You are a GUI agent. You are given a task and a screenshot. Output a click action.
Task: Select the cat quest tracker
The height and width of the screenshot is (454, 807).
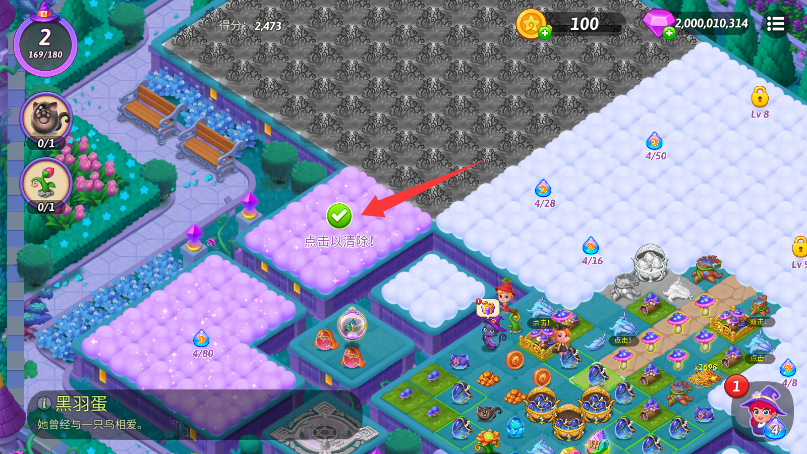tap(46, 119)
